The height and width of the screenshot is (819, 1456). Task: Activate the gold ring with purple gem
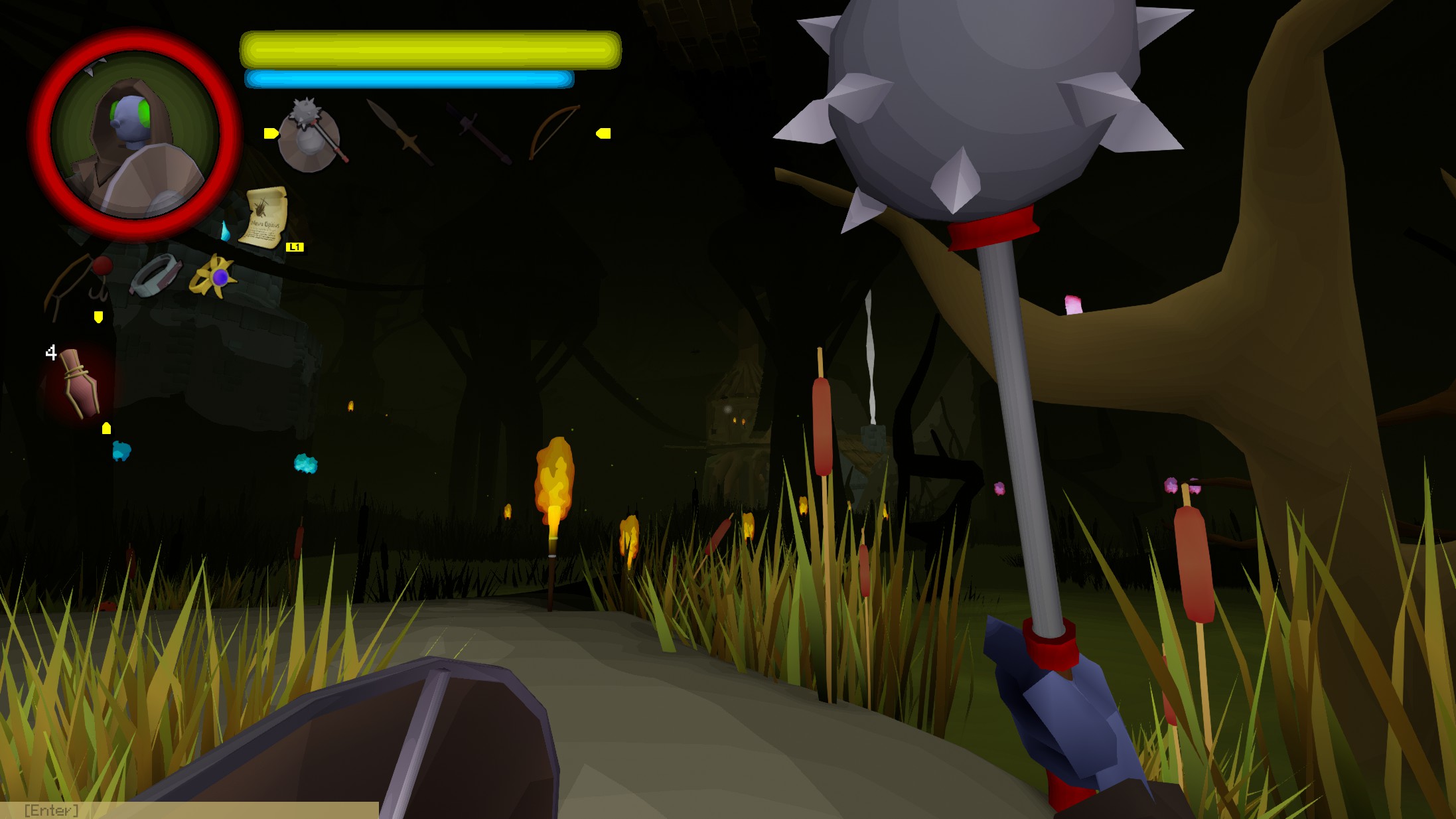(x=213, y=276)
